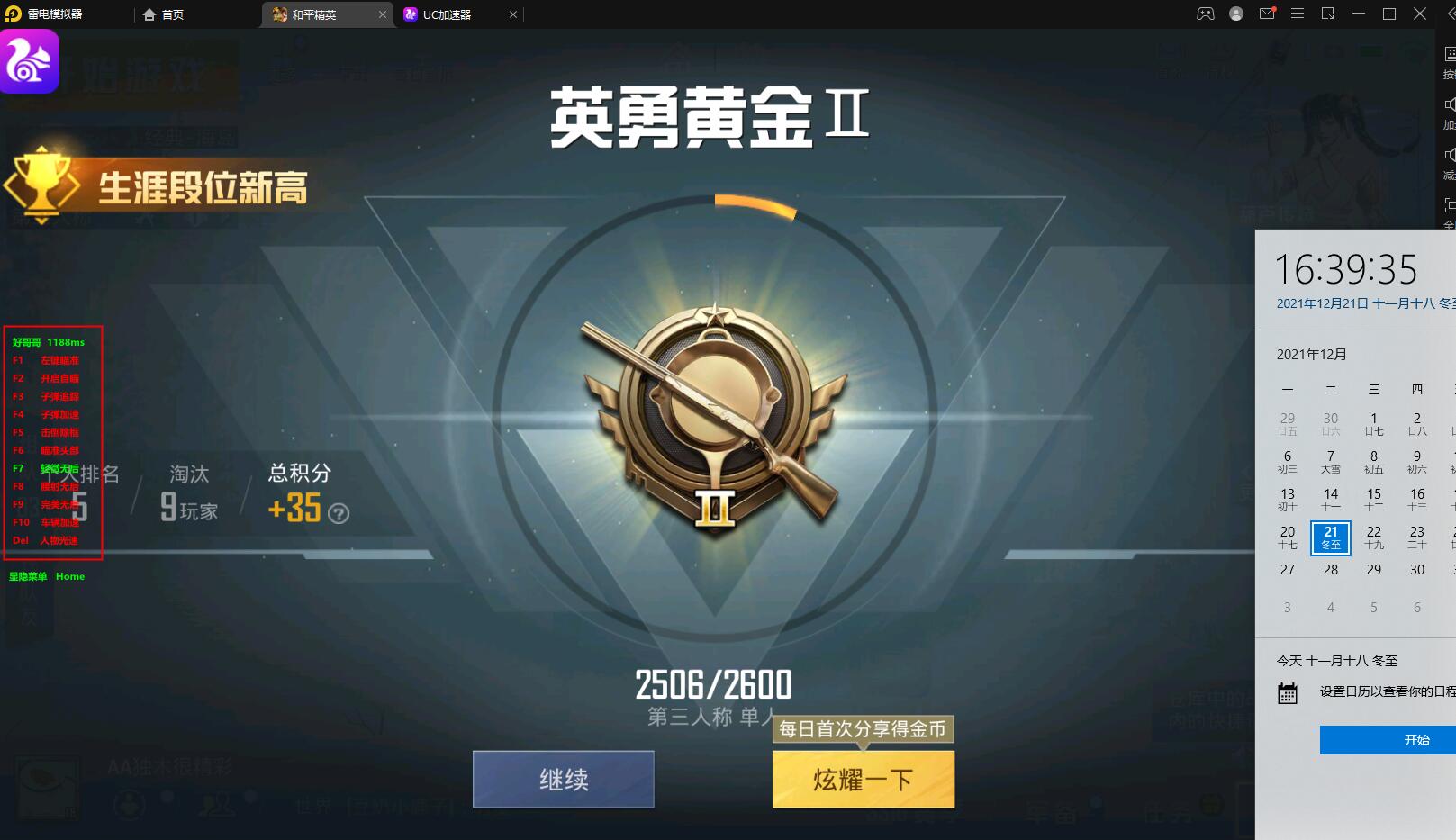
Task: Click the golden progress arc above the rank badge
Action: 753,207
